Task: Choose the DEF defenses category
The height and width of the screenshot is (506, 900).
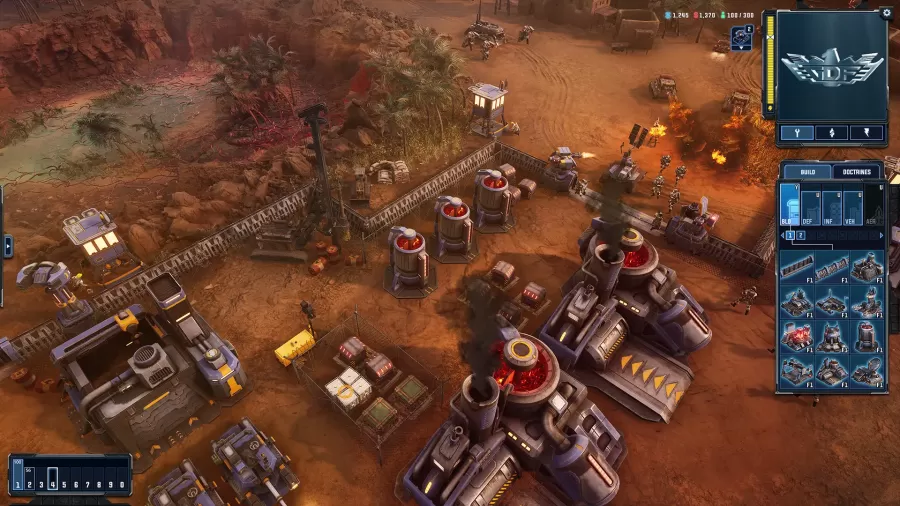Action: (811, 208)
